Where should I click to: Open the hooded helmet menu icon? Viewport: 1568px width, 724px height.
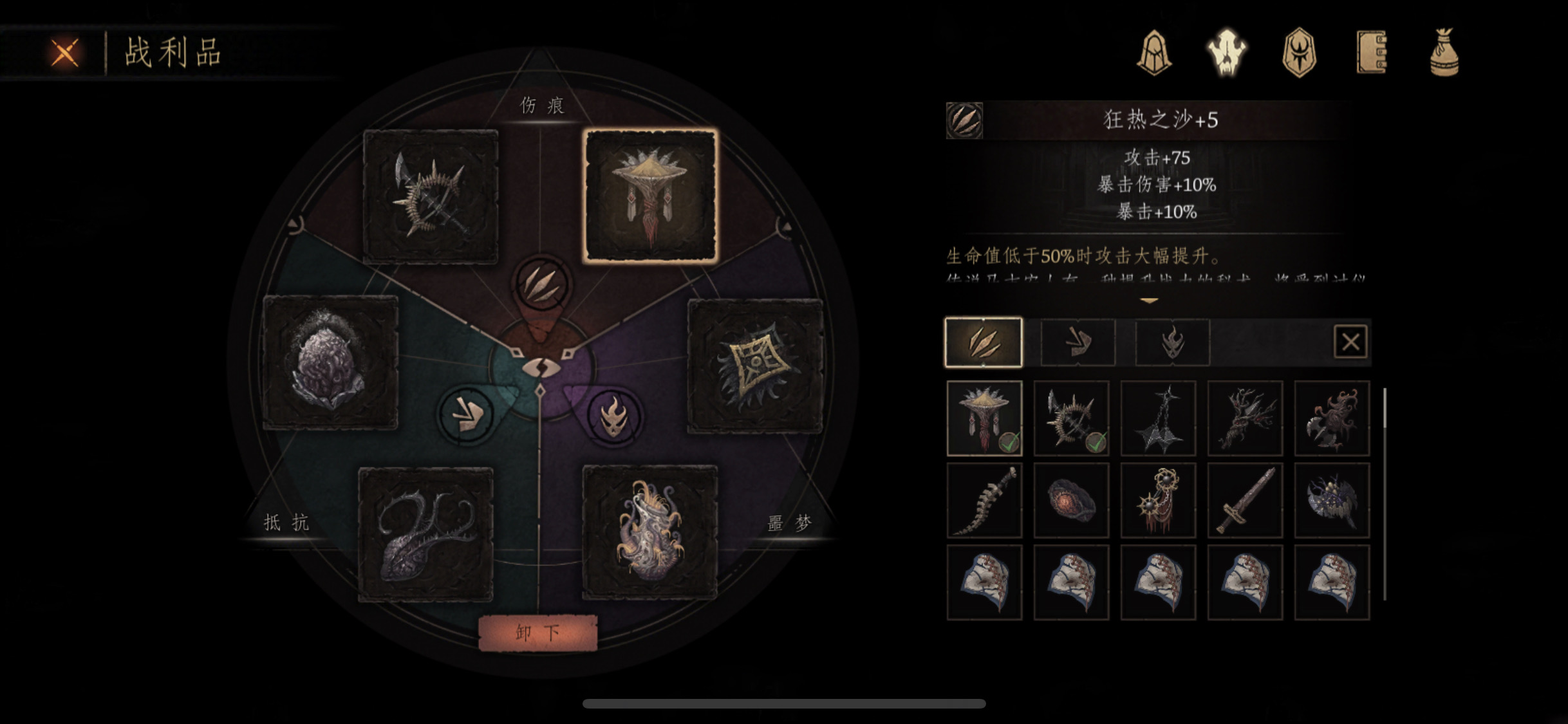pyautogui.click(x=1154, y=53)
